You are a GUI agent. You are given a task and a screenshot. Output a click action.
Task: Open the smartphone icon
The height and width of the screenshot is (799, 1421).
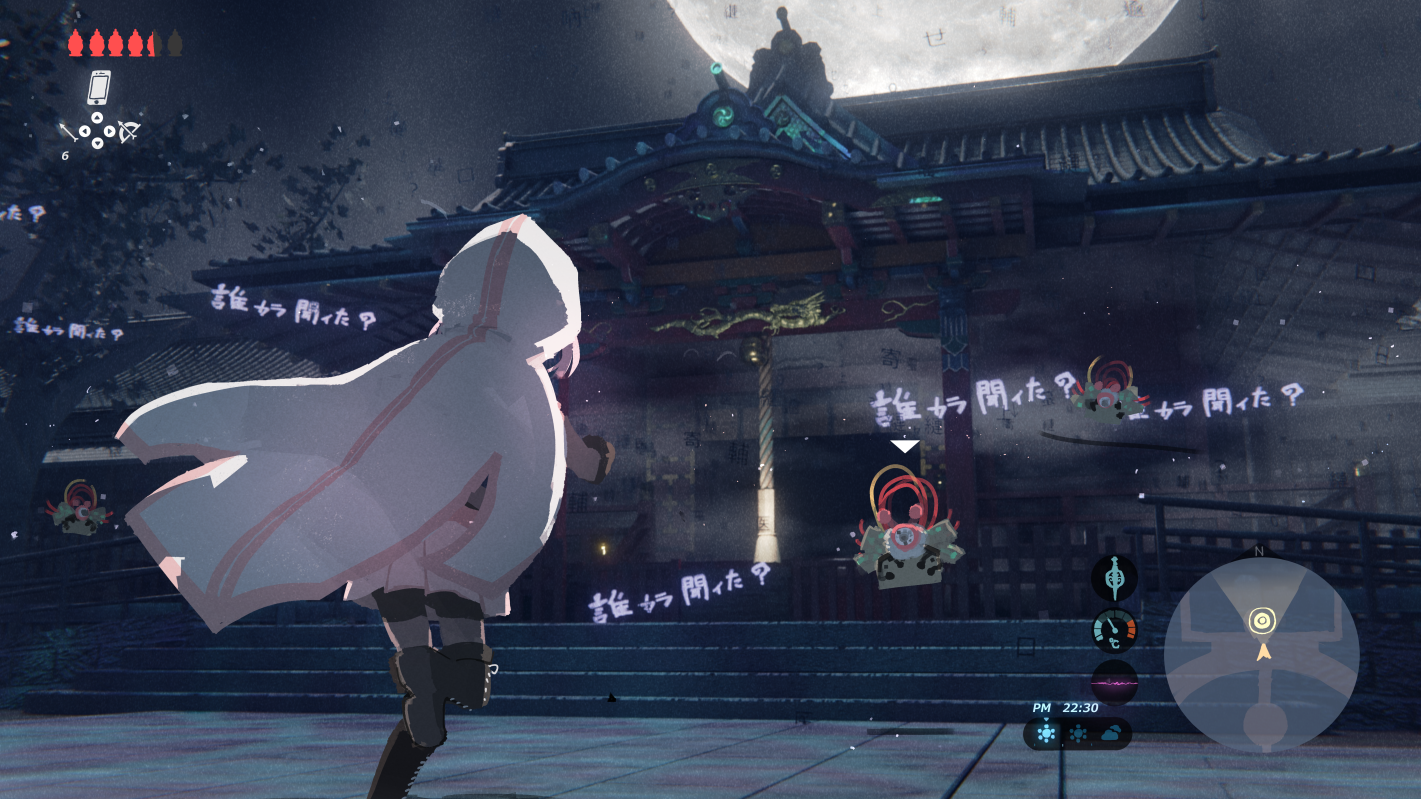(98, 88)
